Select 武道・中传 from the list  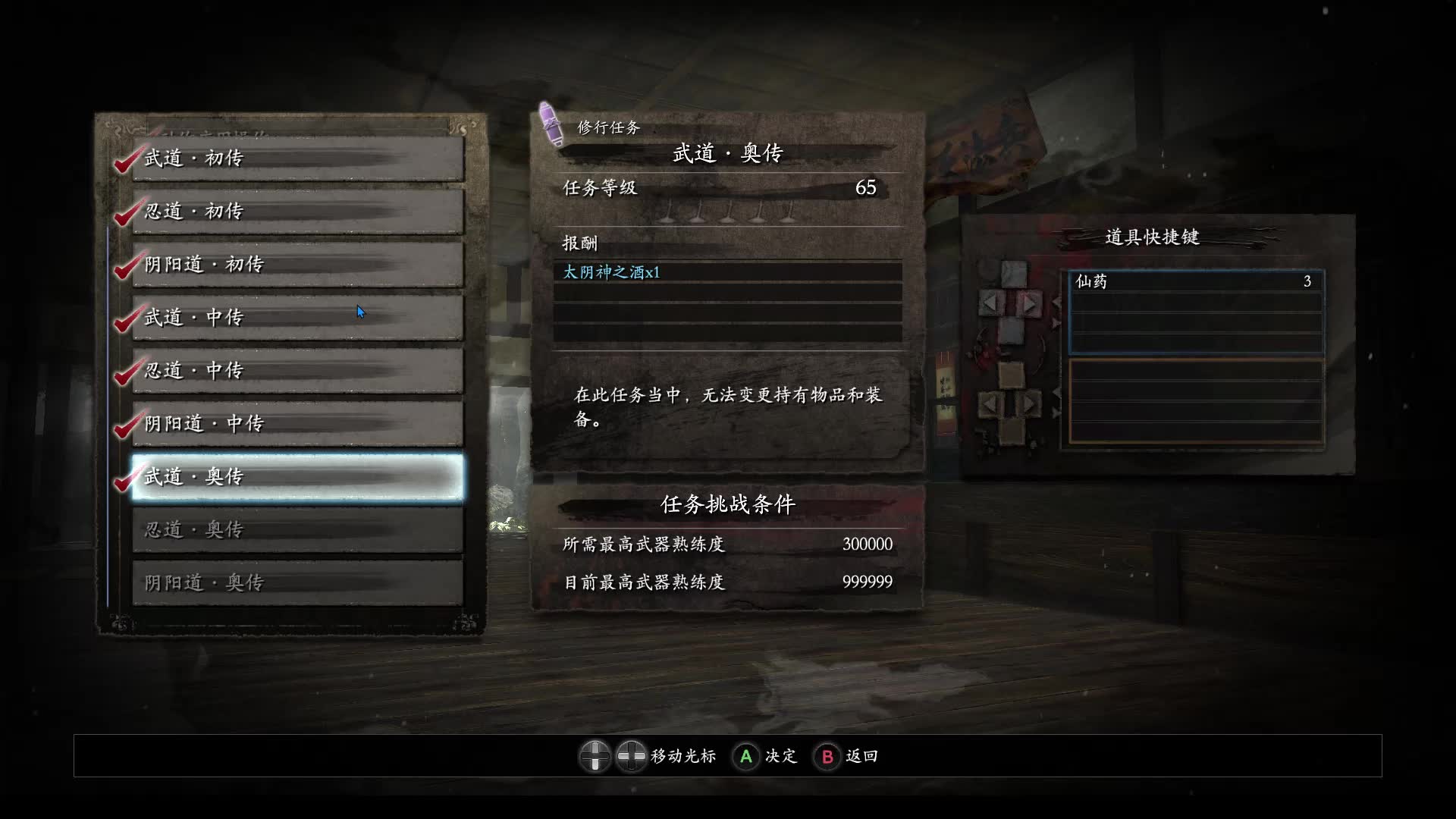[x=297, y=318]
